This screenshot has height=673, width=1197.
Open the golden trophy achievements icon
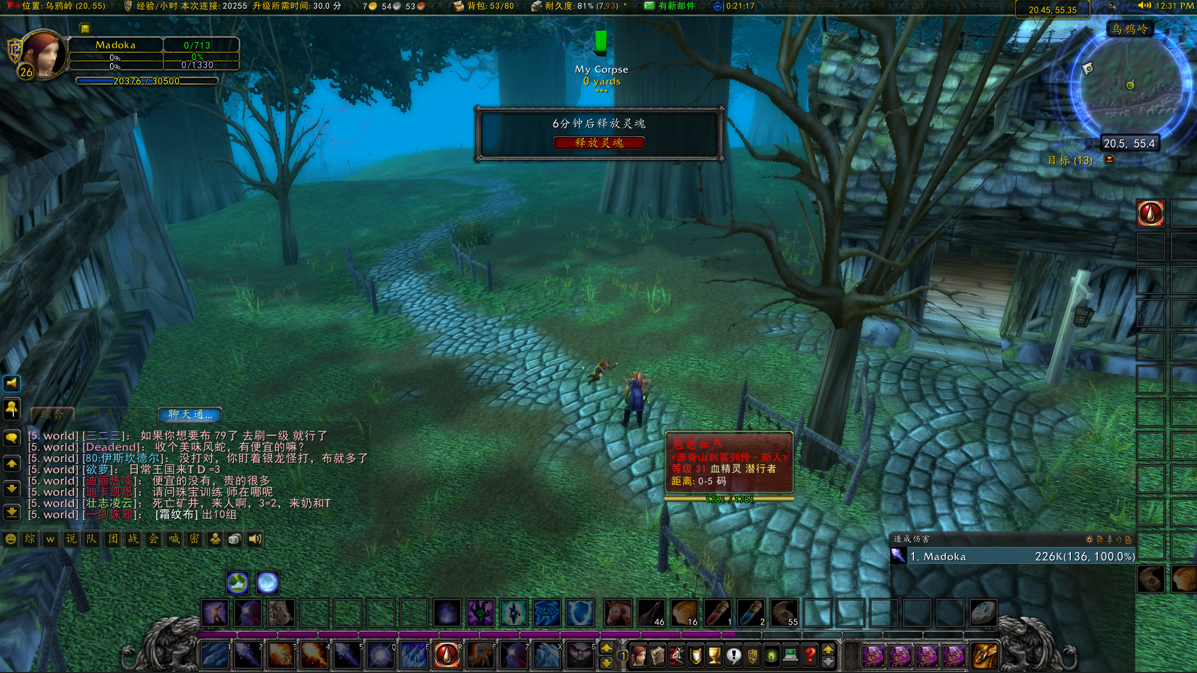coord(714,656)
